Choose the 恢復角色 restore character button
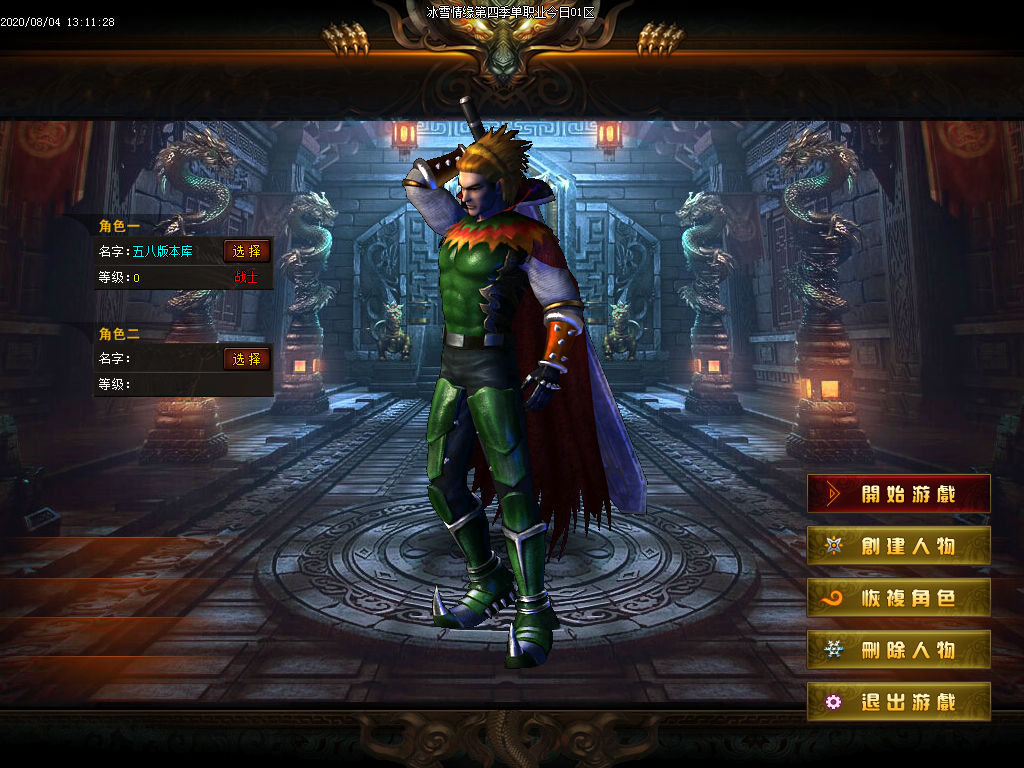 pyautogui.click(x=899, y=598)
